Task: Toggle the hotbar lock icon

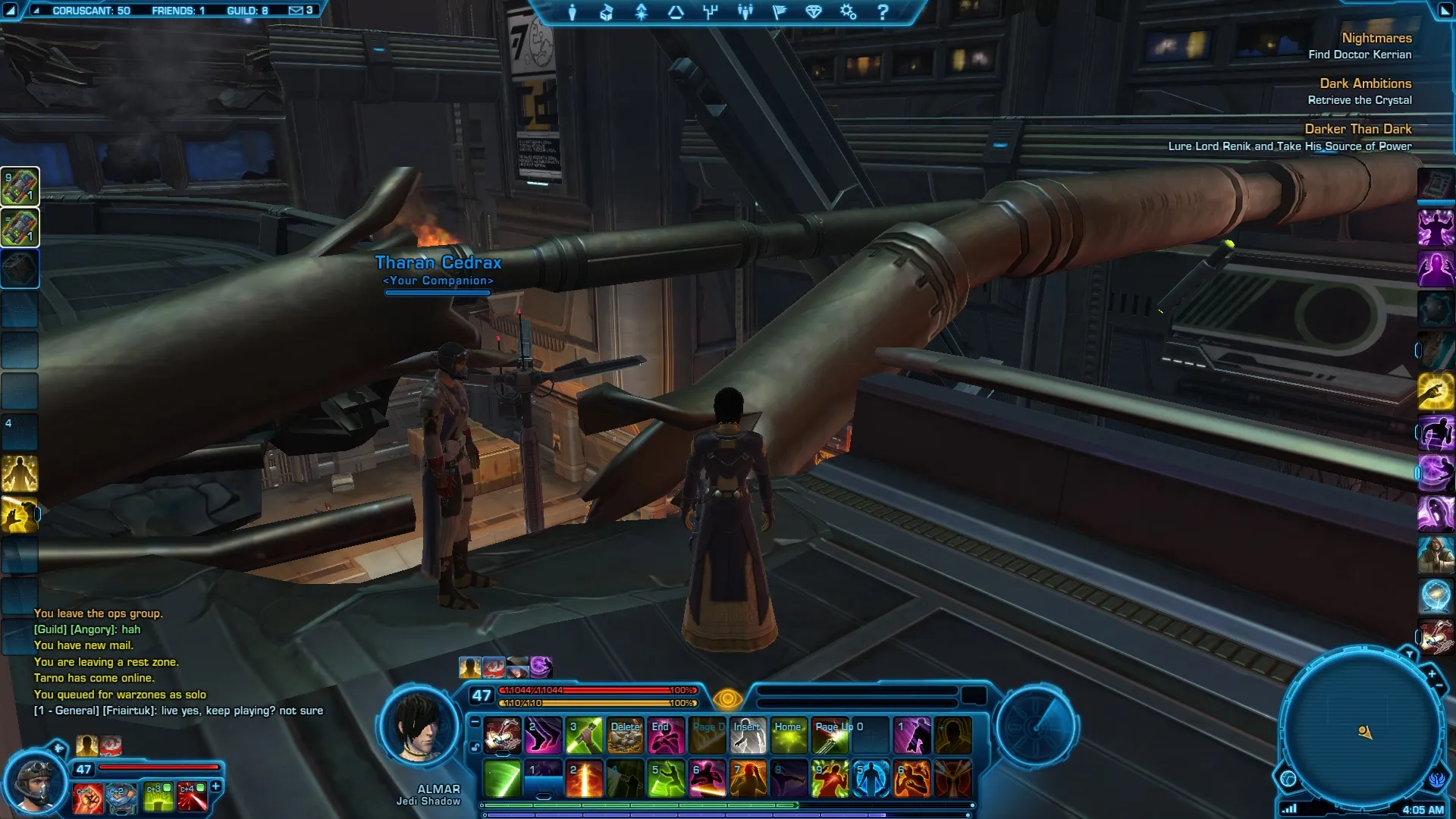Action: pos(475,747)
